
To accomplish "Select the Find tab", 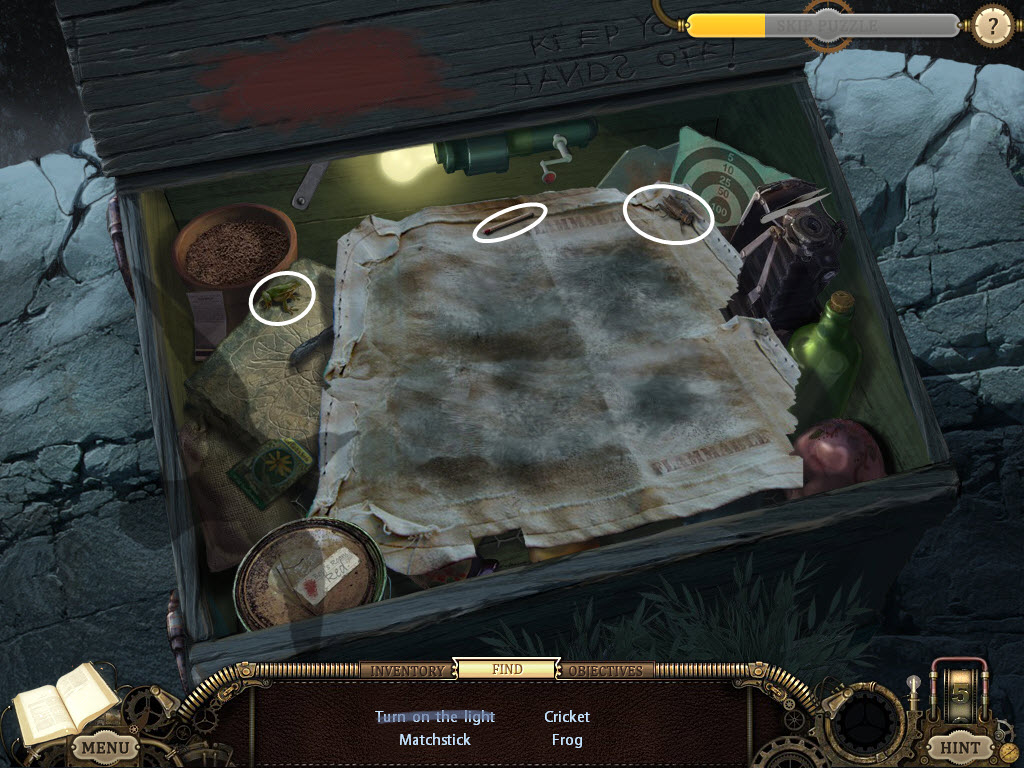I will 507,669.
